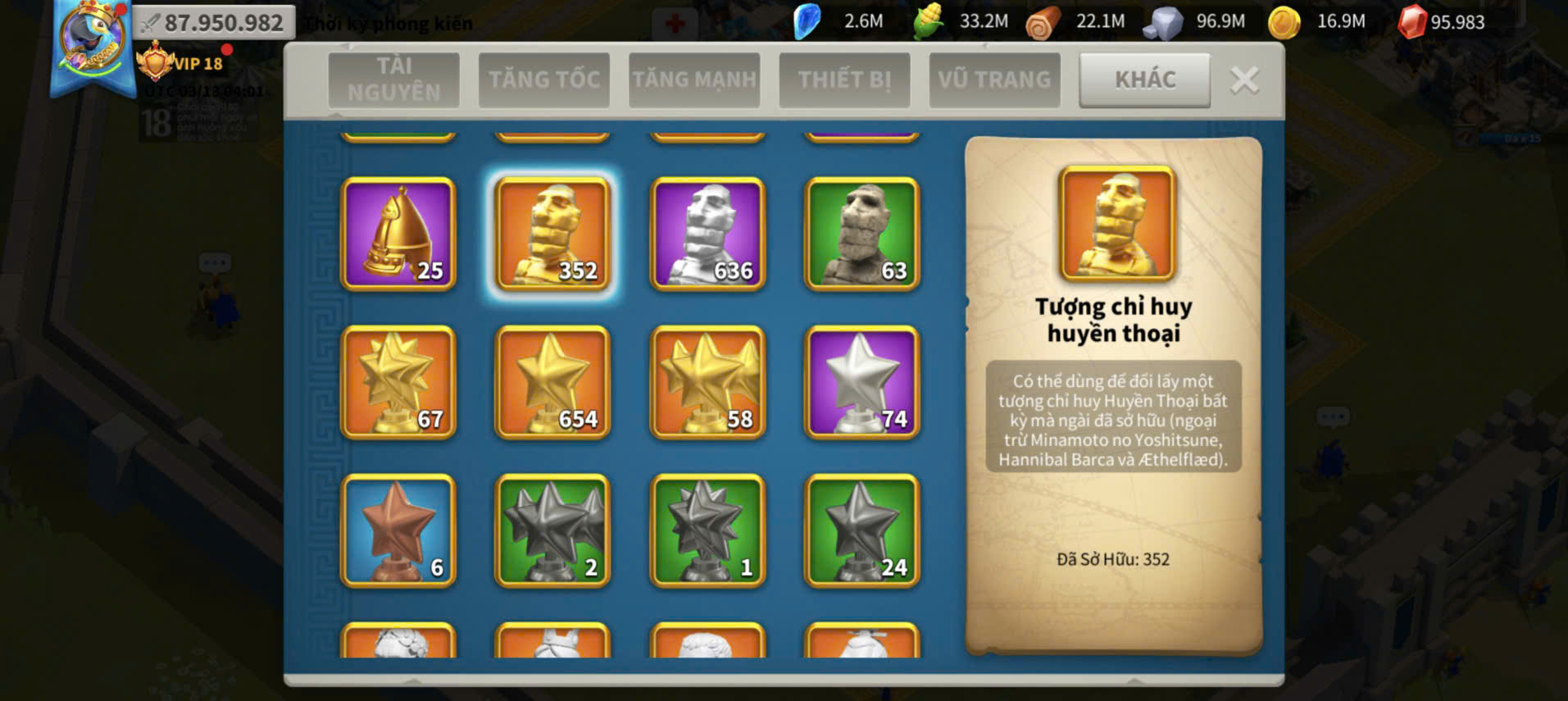
Task: Select the gold star item with 58
Action: tap(707, 382)
